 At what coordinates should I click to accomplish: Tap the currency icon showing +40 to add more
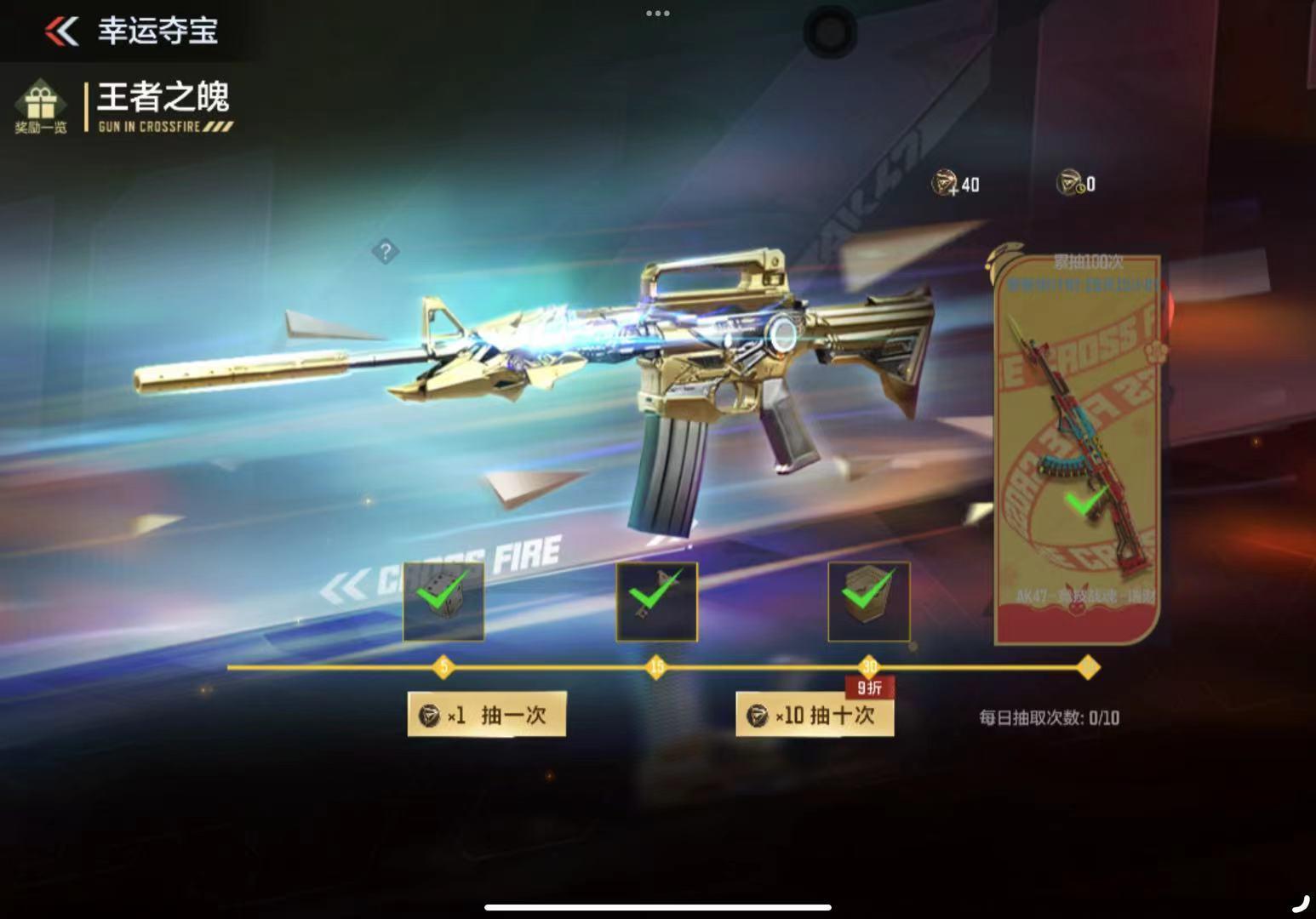(x=945, y=184)
